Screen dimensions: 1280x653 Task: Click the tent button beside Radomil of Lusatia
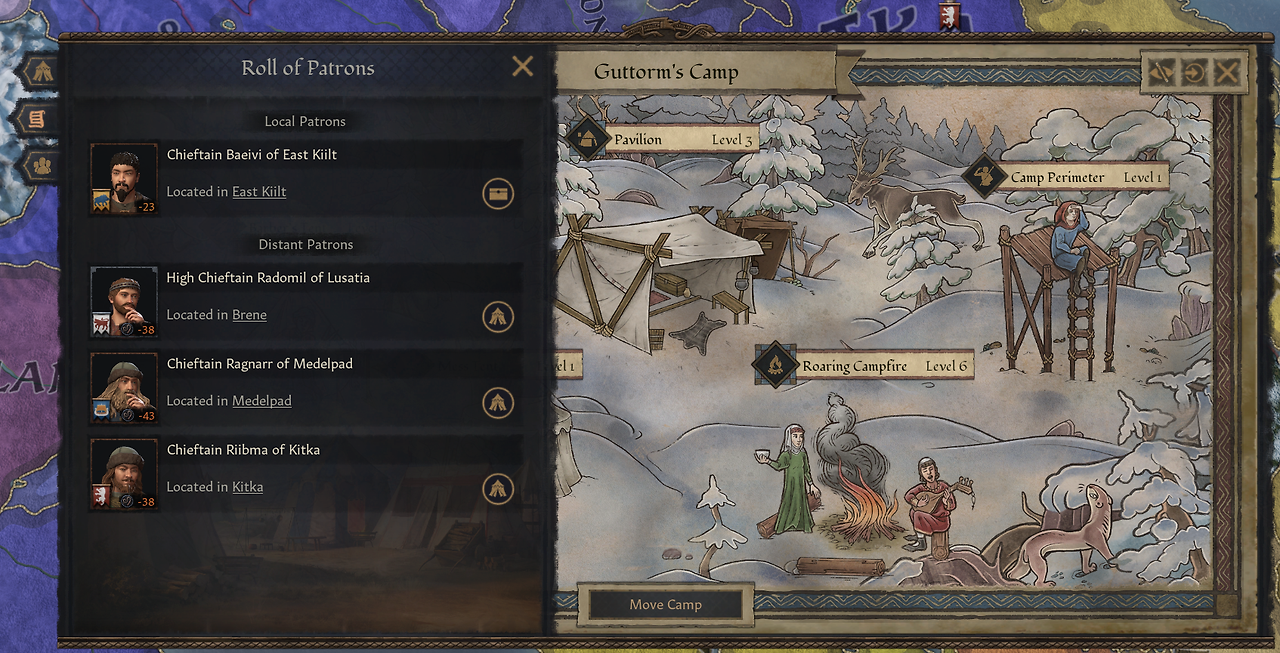(498, 316)
